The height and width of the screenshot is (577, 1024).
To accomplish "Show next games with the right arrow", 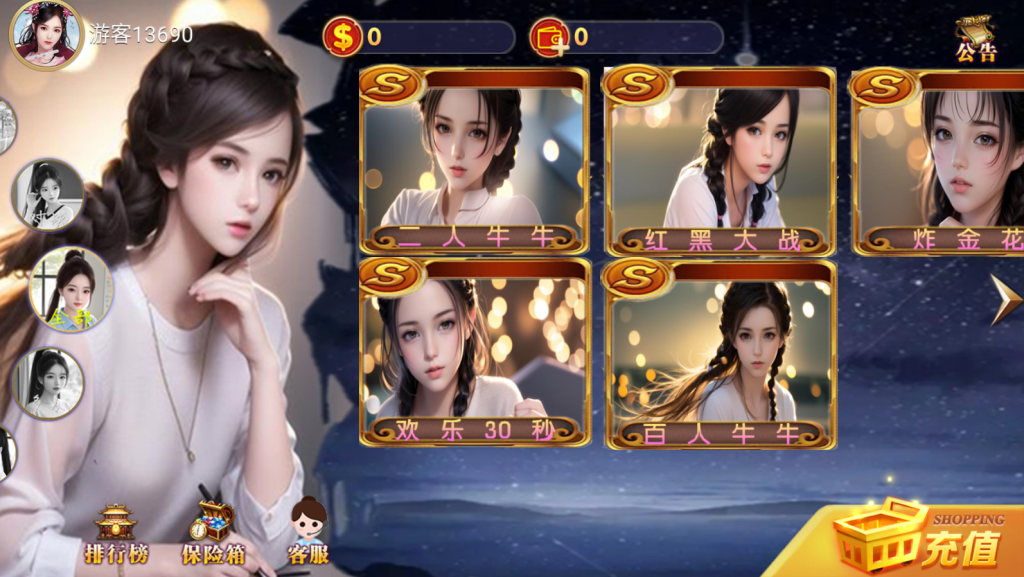I will [1004, 299].
